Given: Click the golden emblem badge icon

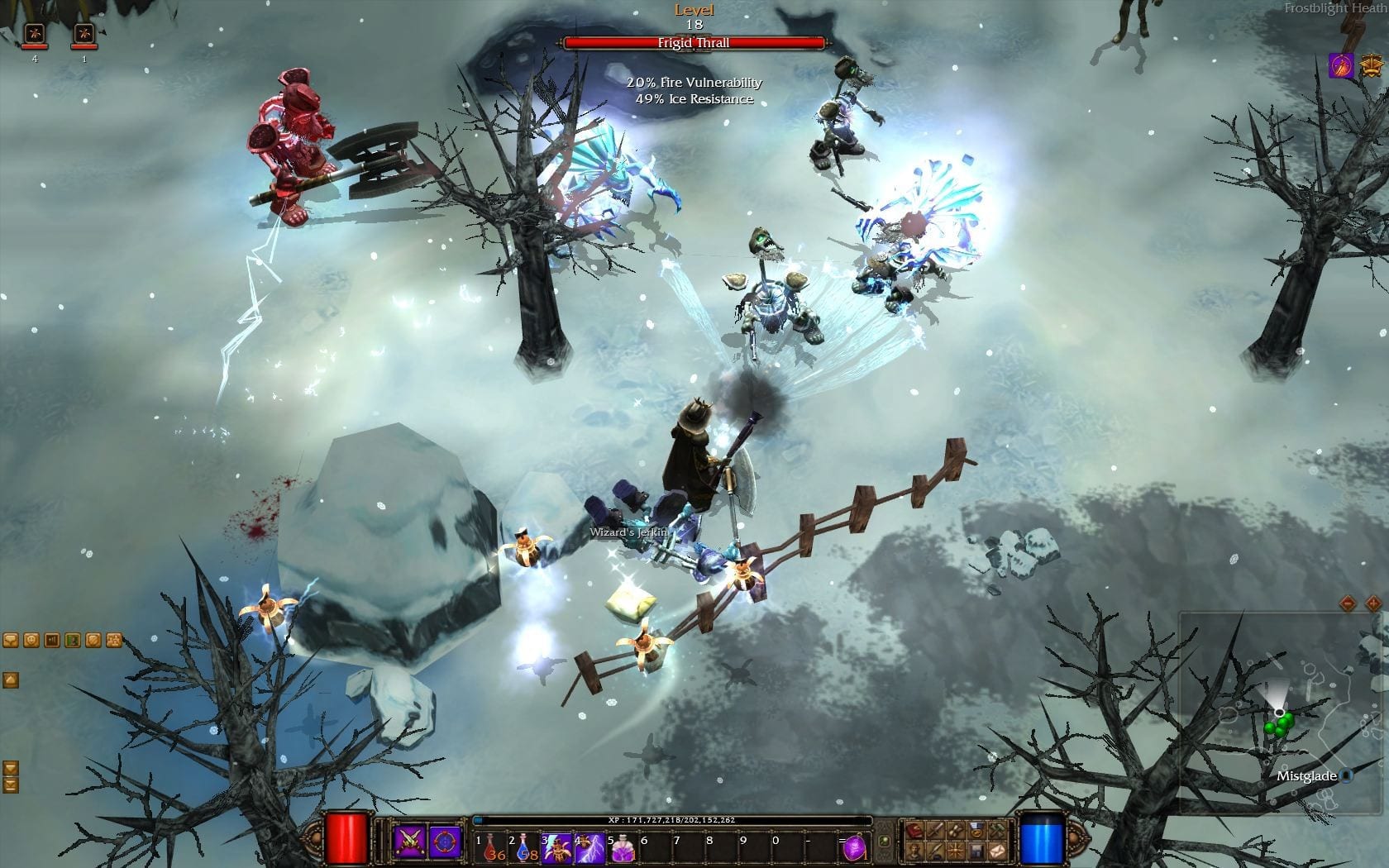Looking at the screenshot, I should [x=1371, y=65].
